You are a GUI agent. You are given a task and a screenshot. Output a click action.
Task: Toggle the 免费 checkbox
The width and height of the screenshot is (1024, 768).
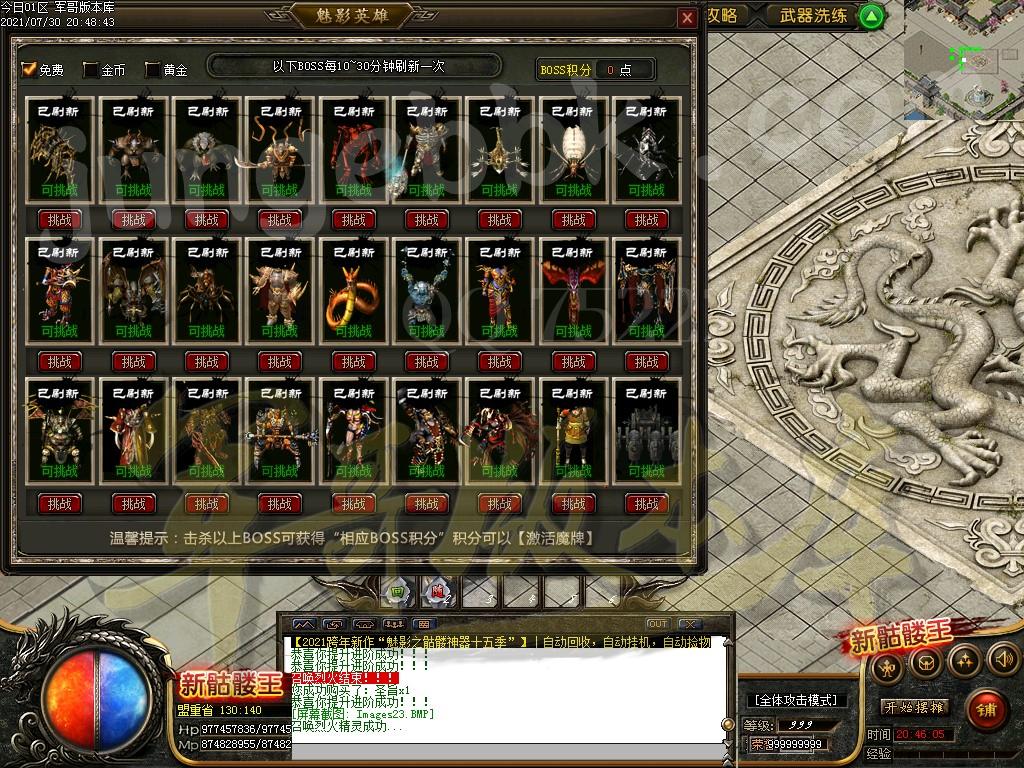(29, 70)
